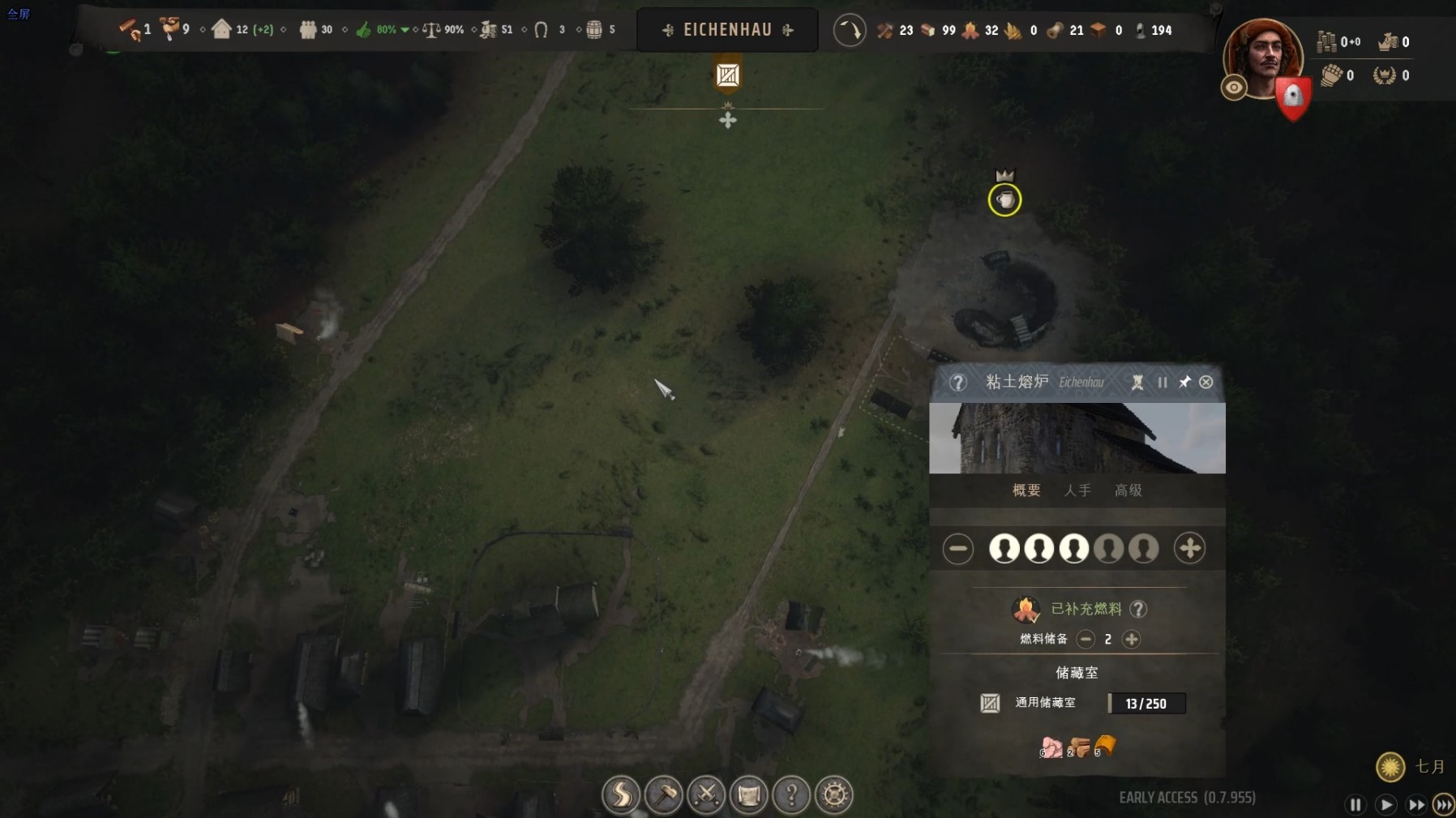Select the 概要 tab
Screen dimensions: 1456x818
click(1026, 490)
